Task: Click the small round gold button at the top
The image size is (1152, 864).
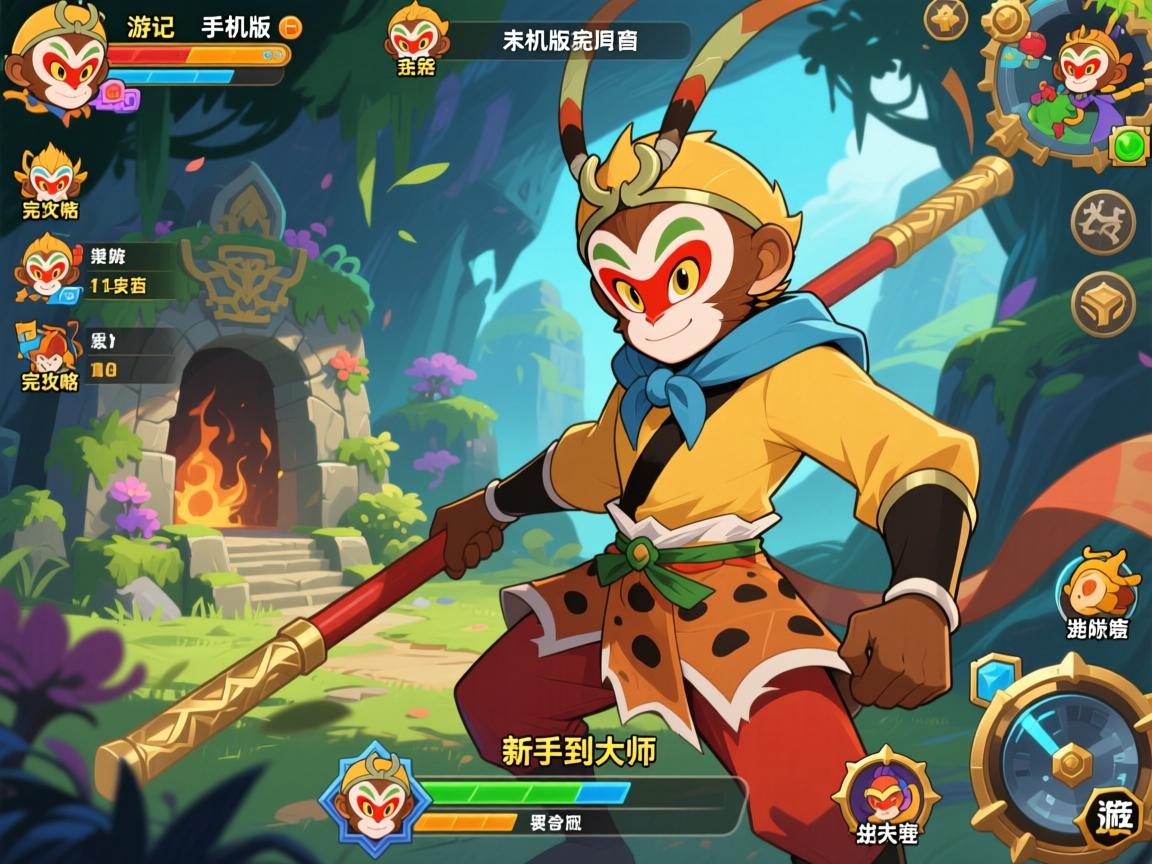Action: click(x=945, y=19)
